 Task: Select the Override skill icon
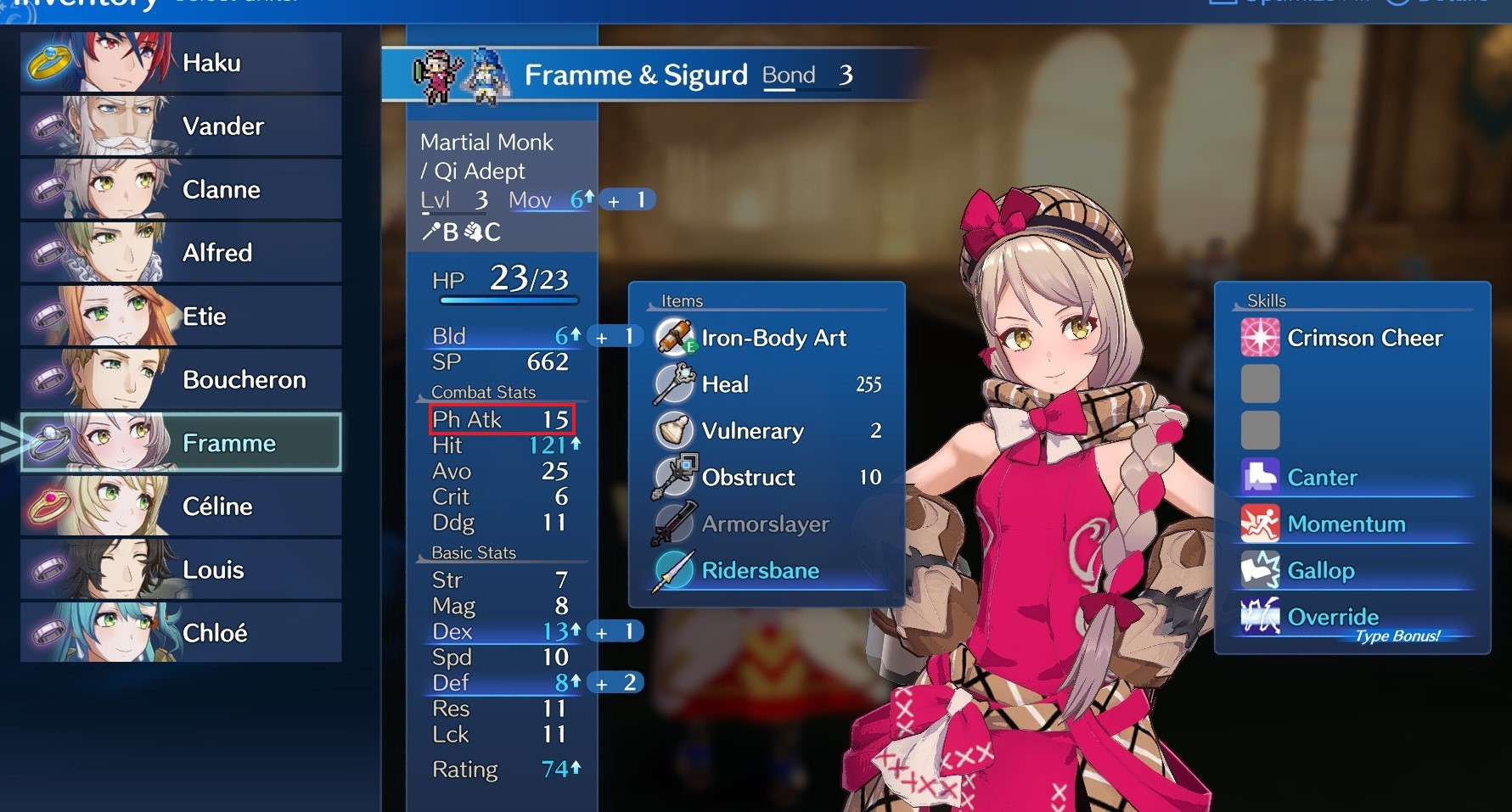[x=1261, y=617]
